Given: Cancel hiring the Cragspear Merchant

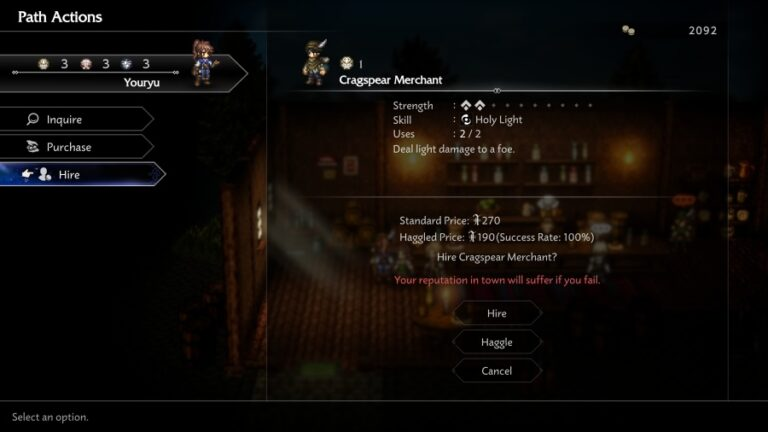Looking at the screenshot, I should point(497,371).
